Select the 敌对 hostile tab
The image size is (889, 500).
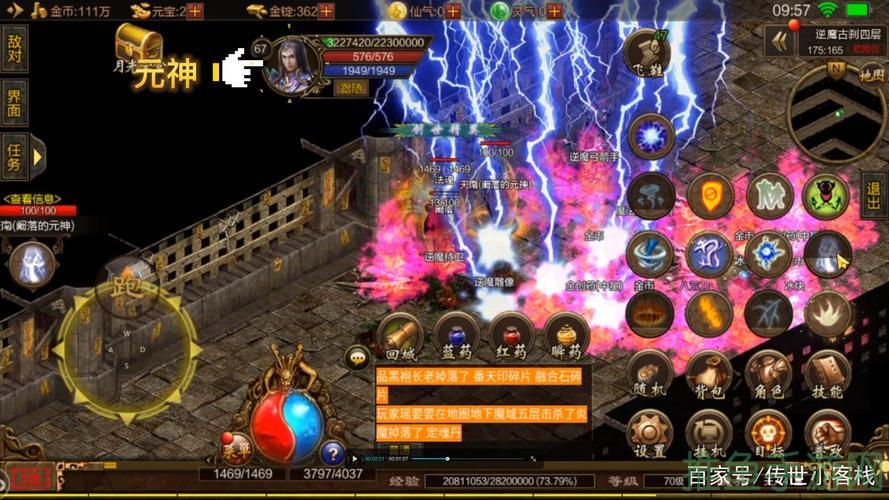tap(14, 48)
